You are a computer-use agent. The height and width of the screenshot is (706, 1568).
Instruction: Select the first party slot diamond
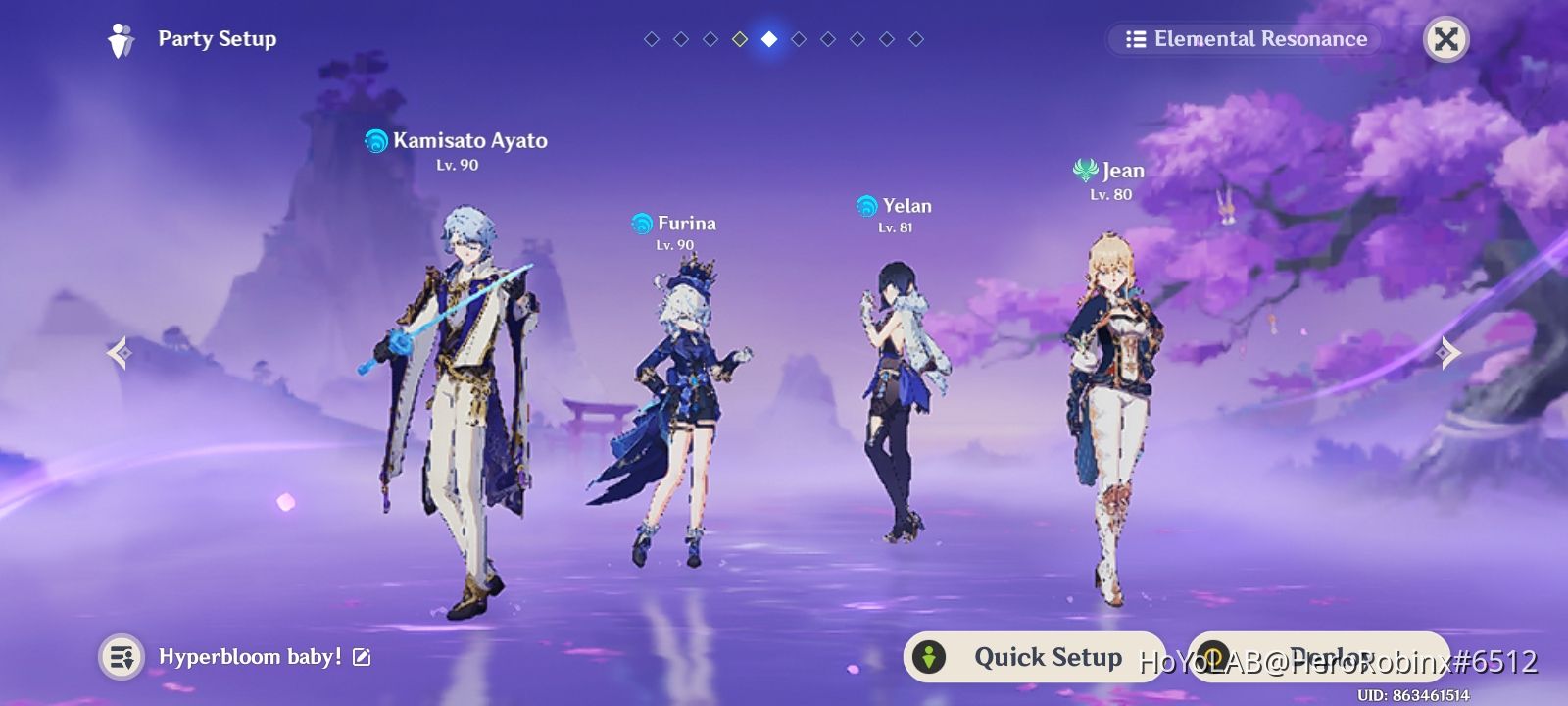click(650, 39)
